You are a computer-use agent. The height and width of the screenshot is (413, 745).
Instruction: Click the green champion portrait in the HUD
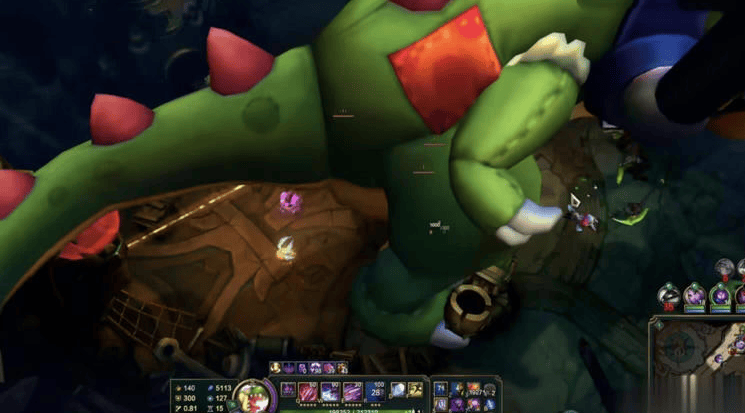(x=251, y=395)
